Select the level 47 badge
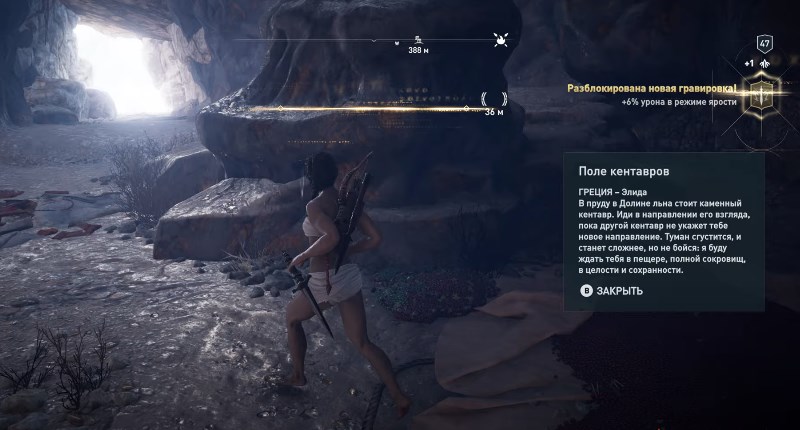 [765, 44]
